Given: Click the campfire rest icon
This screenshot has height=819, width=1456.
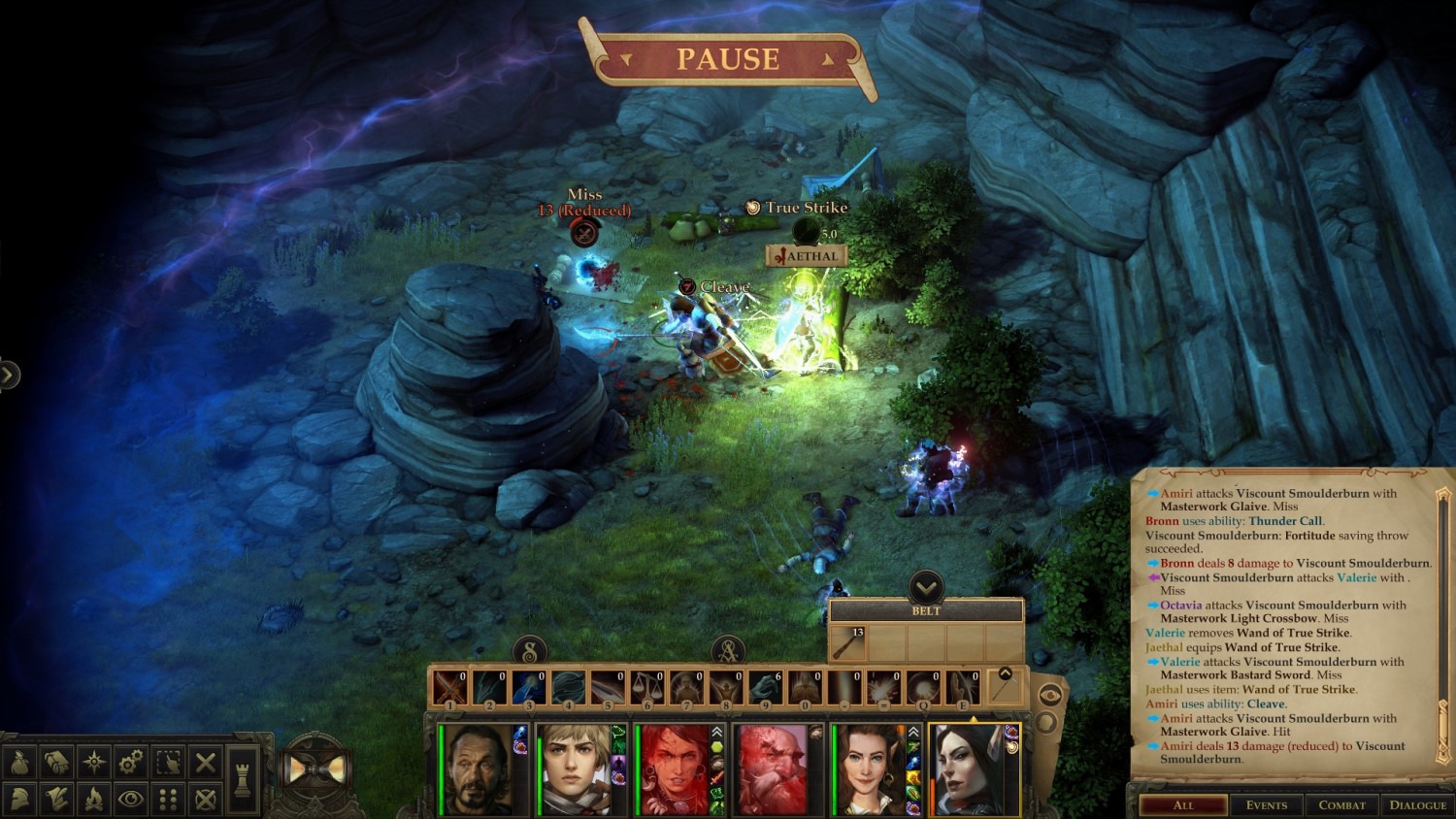Looking at the screenshot, I should click(94, 799).
